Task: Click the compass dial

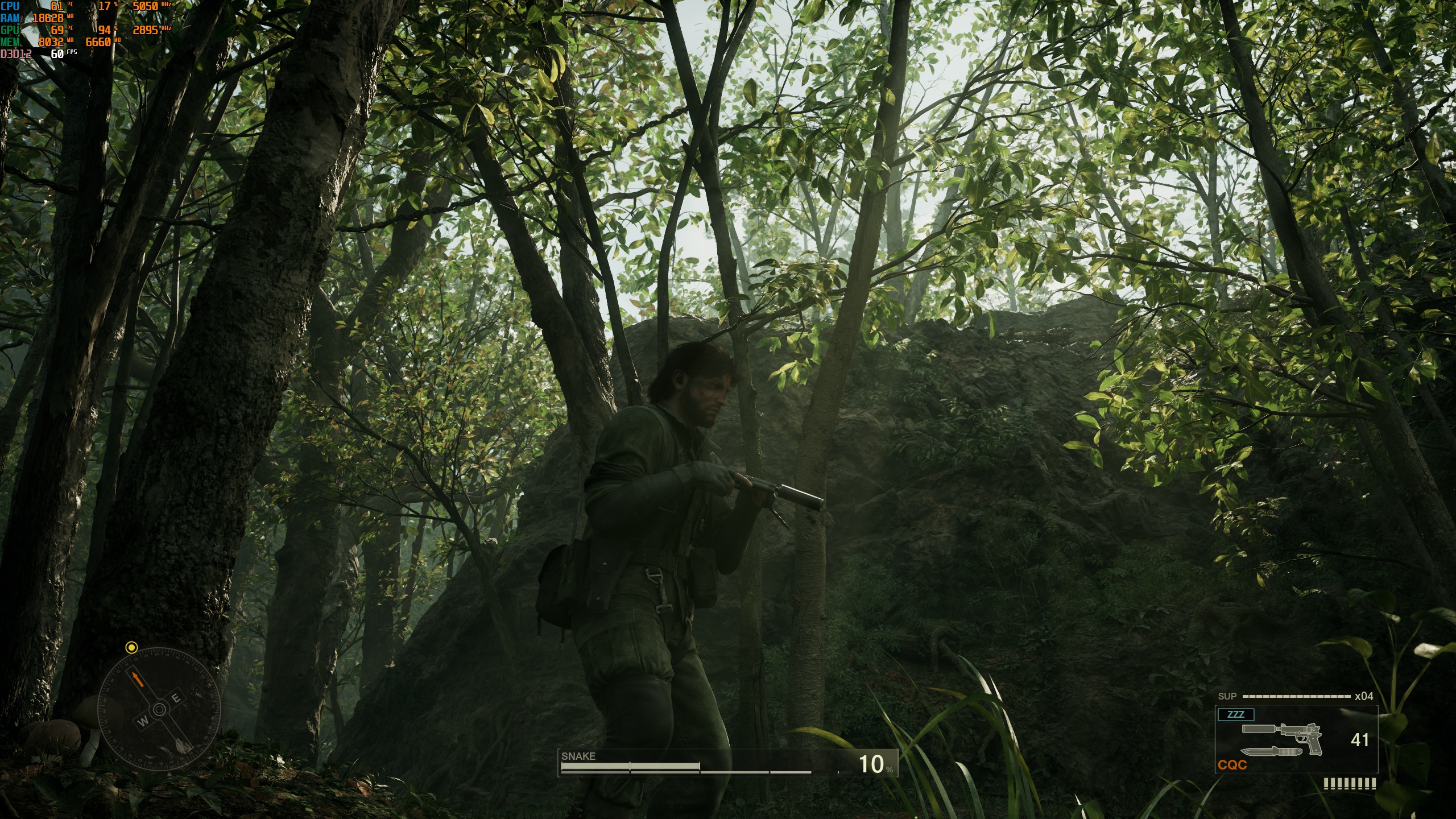Action: pos(159,709)
